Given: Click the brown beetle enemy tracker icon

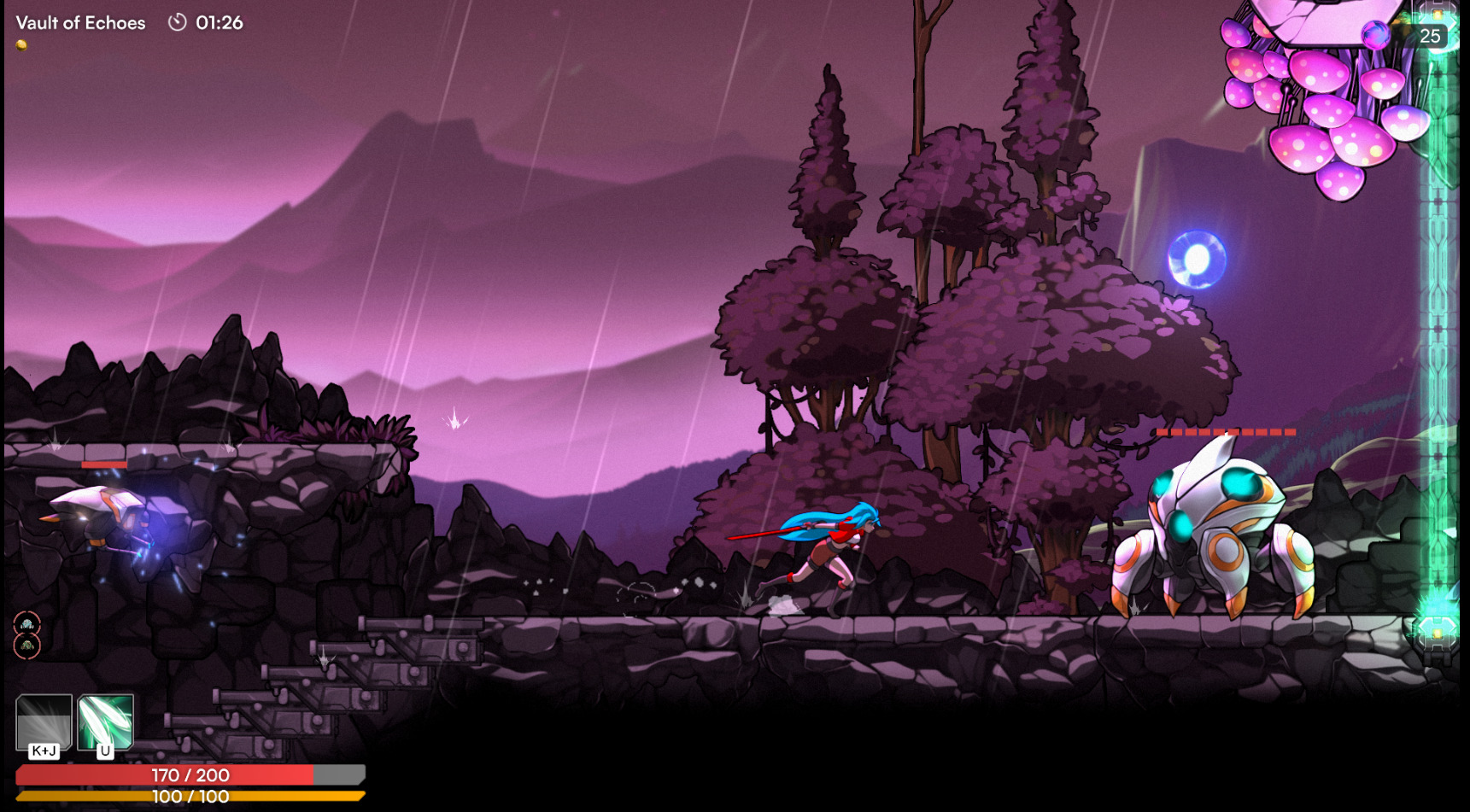Looking at the screenshot, I should point(27,646).
